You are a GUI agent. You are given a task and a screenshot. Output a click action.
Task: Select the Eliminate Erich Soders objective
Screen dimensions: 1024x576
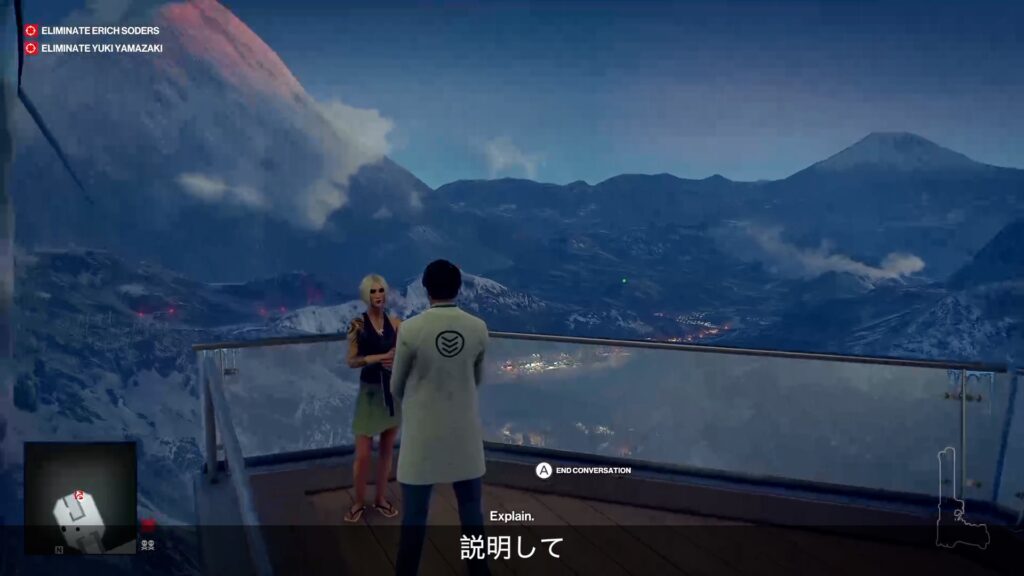(99, 31)
